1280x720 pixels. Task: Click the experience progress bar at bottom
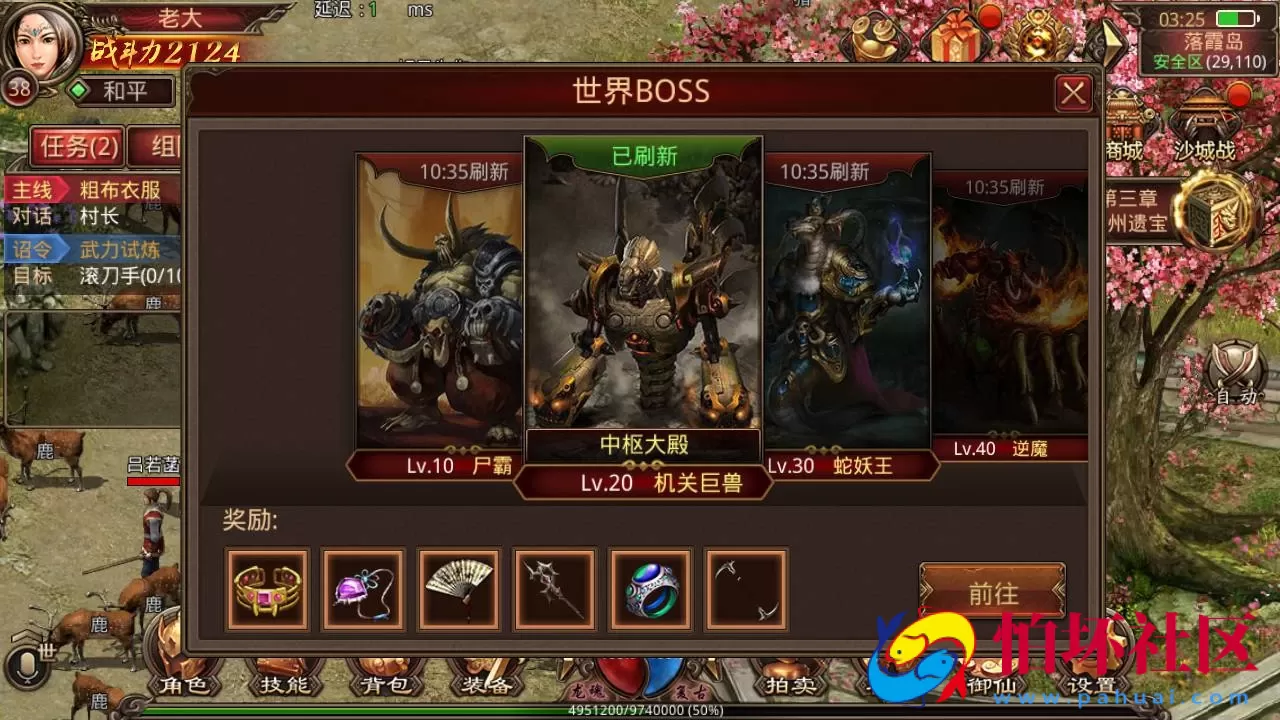[x=640, y=712]
